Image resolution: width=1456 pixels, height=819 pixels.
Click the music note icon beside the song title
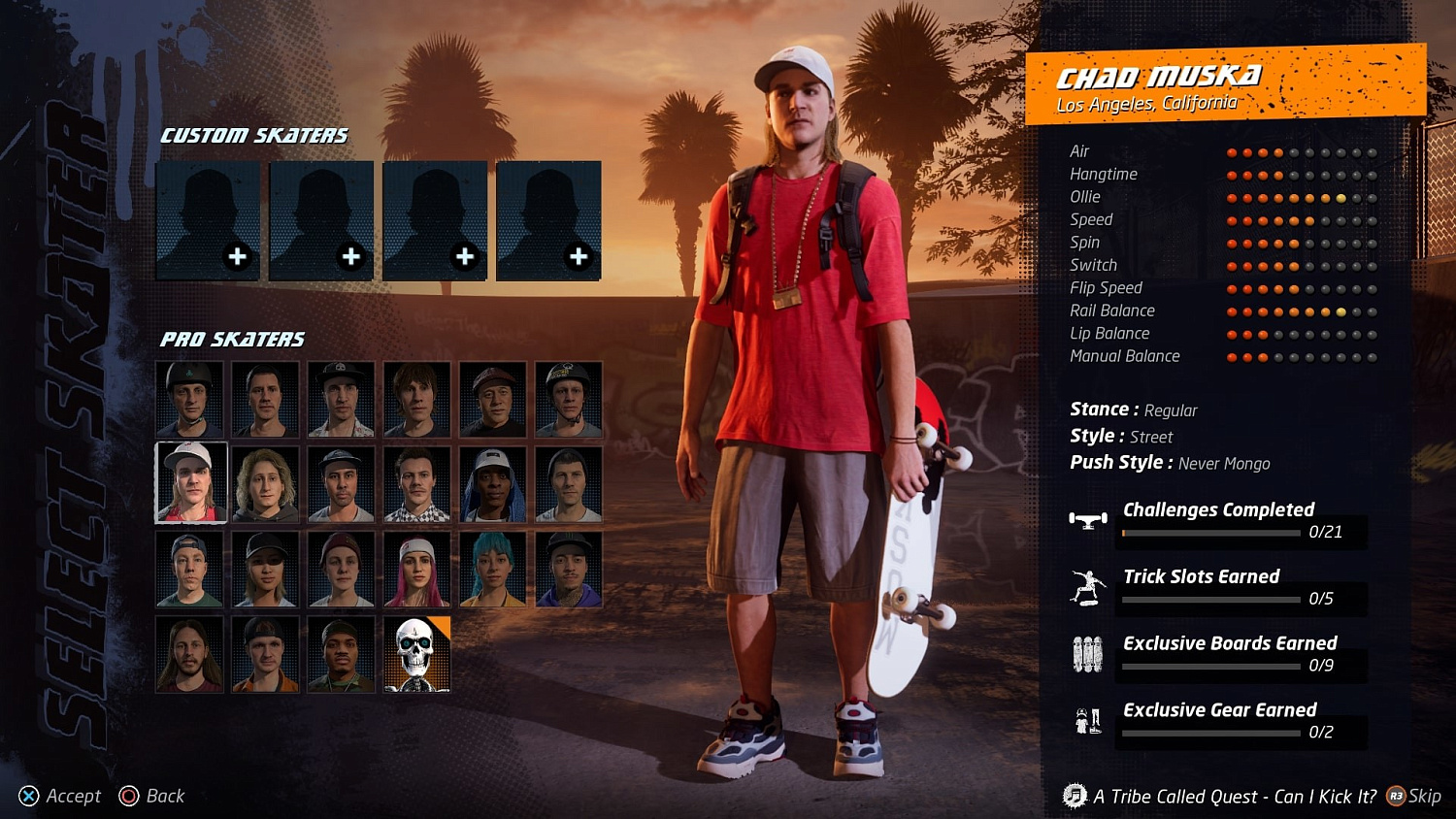pyautogui.click(x=1075, y=796)
